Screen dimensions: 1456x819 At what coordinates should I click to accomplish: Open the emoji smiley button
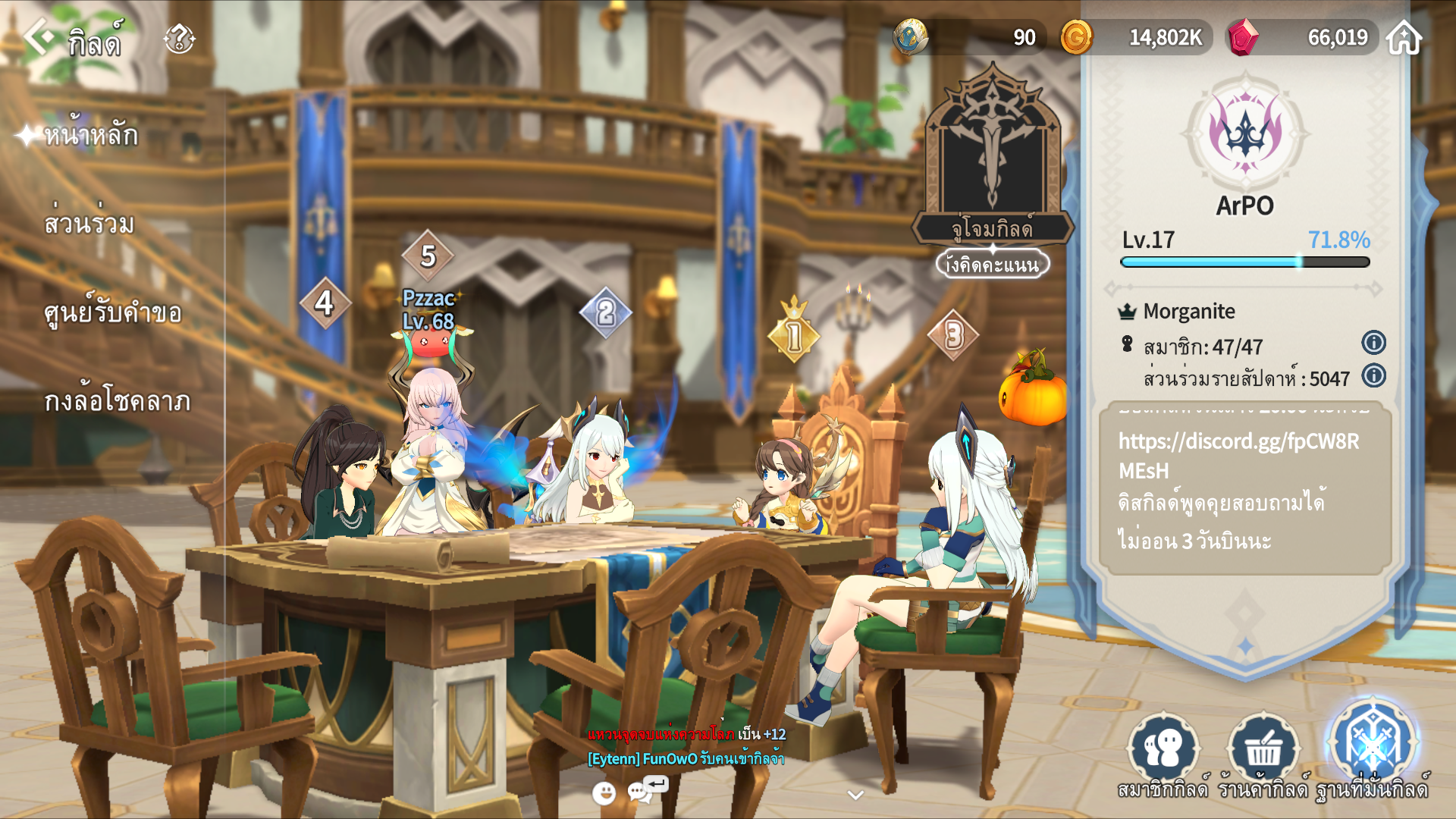(x=604, y=793)
